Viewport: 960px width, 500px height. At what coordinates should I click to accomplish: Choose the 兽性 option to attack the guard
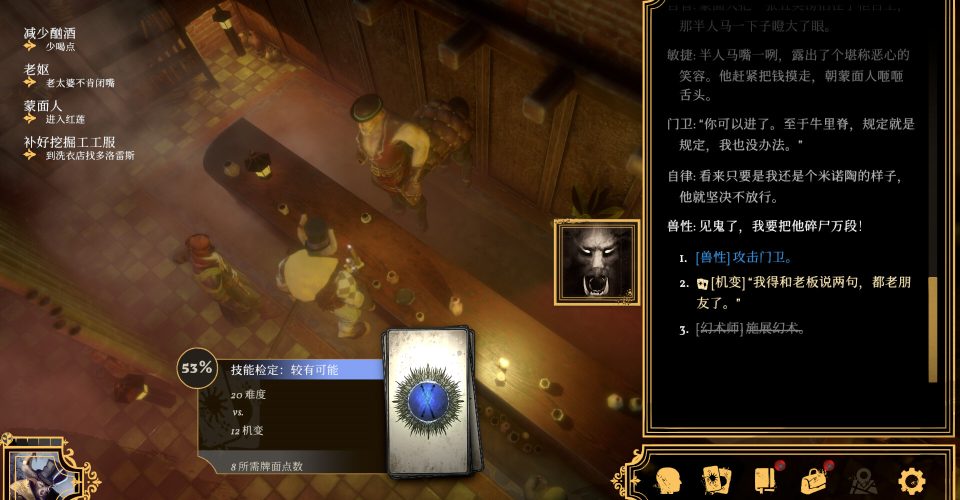point(742,258)
